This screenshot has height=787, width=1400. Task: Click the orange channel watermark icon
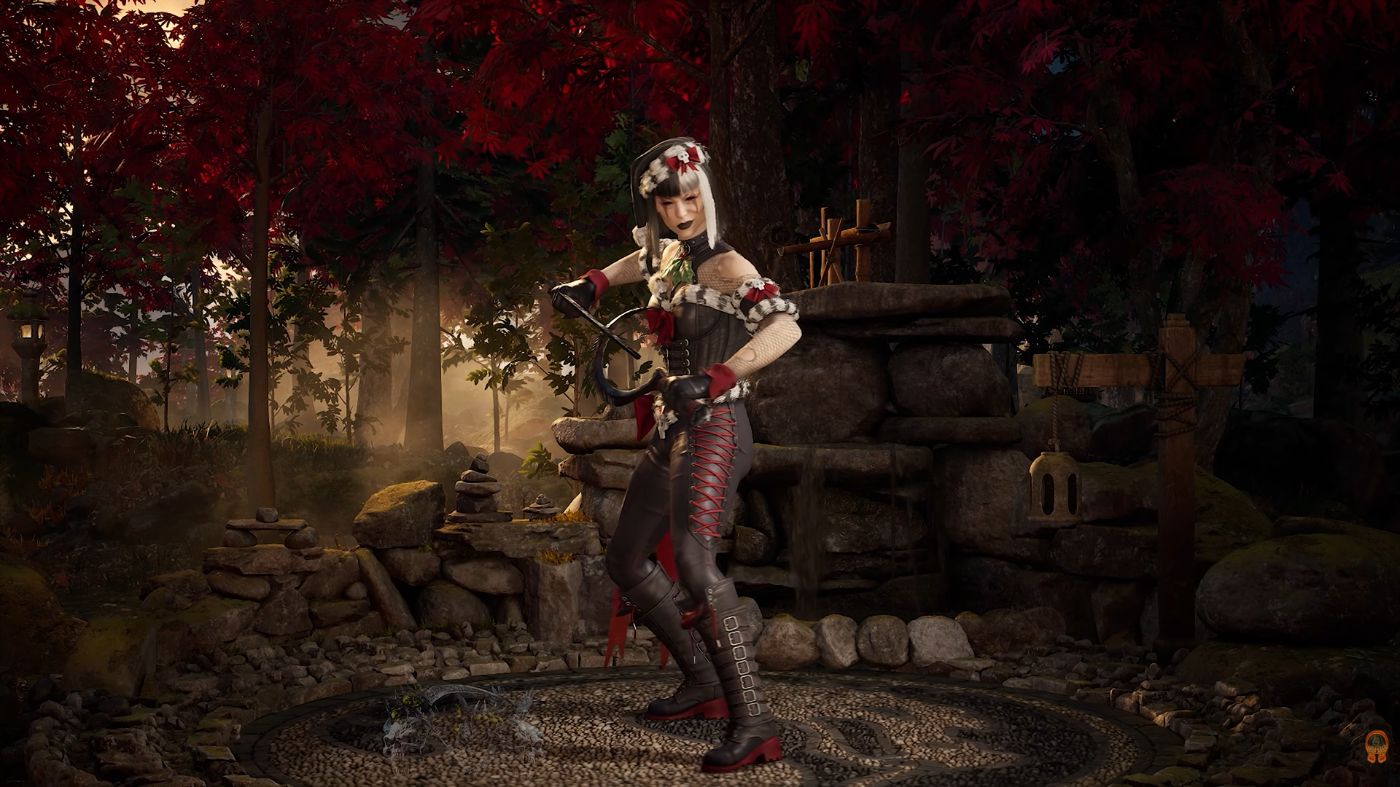point(1377,746)
